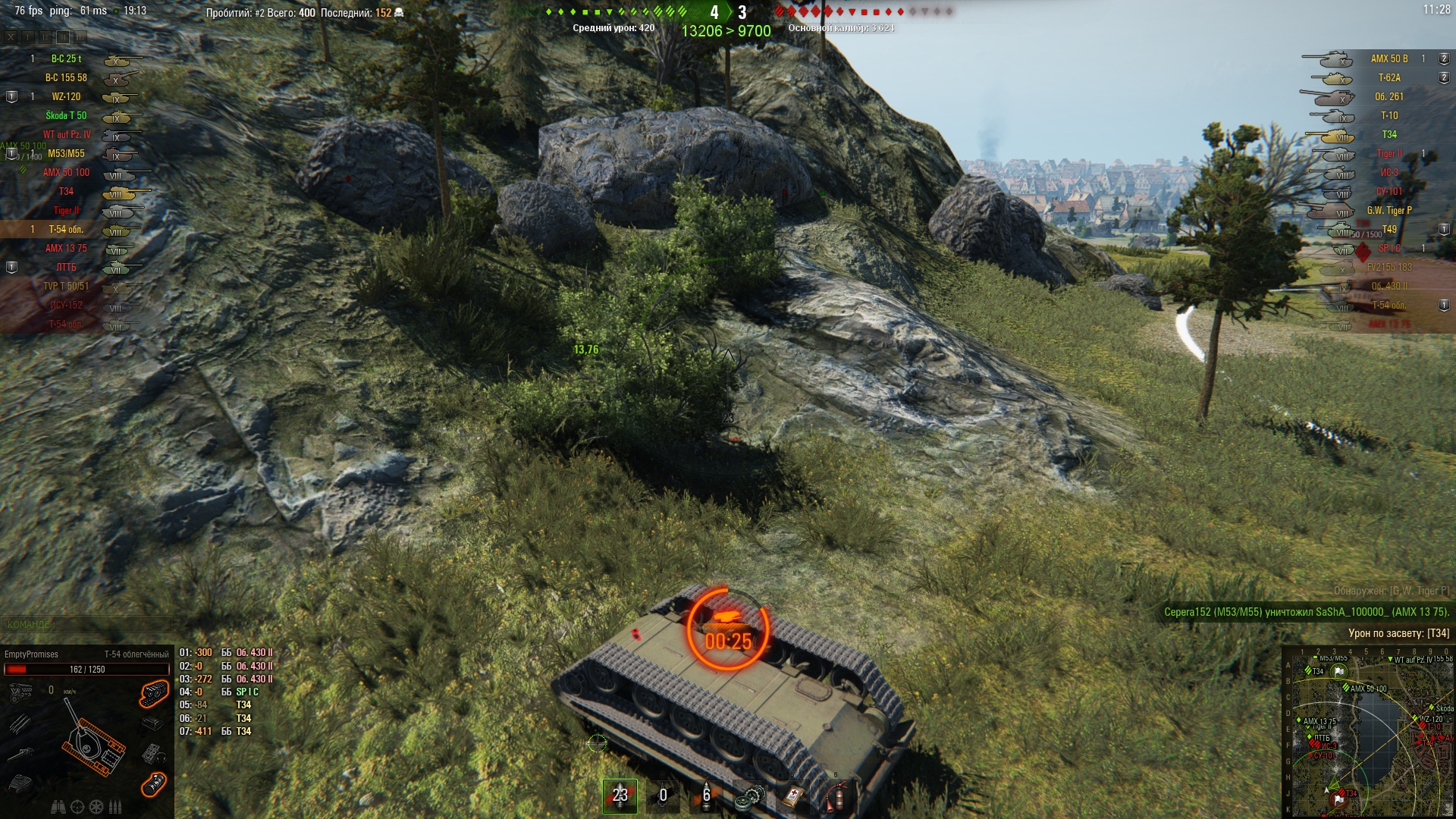This screenshot has width=1456, height=819.
Task: Select G.W. Tiger P in the enemy list
Action: [1389, 210]
